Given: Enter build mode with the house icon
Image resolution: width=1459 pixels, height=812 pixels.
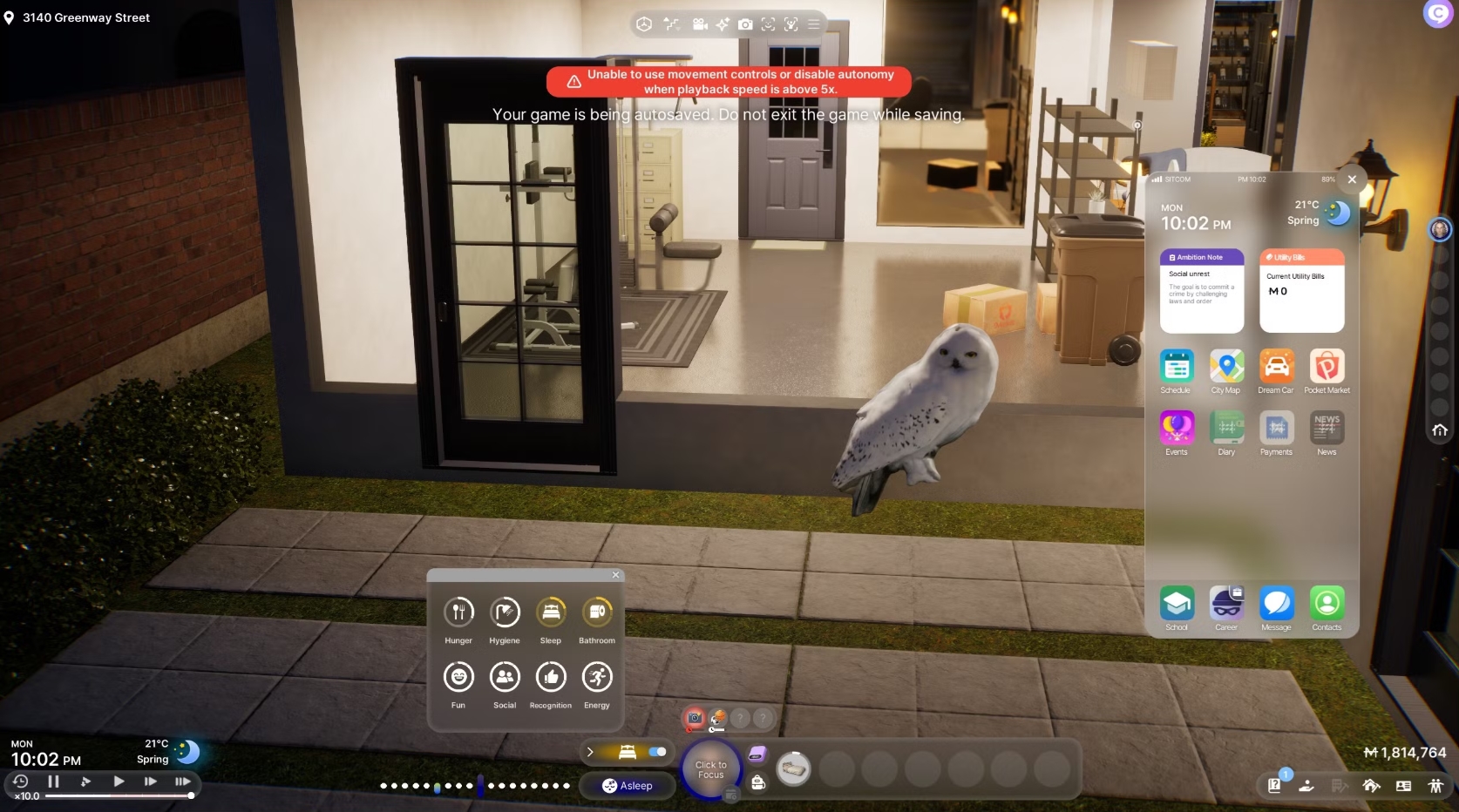Looking at the screenshot, I should (1371, 786).
